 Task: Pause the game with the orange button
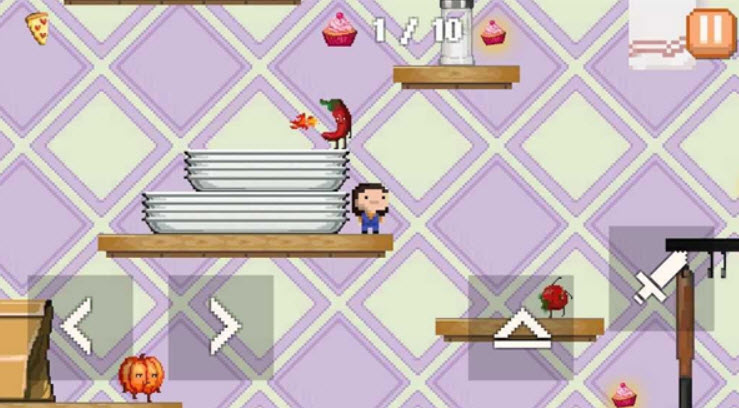click(710, 31)
